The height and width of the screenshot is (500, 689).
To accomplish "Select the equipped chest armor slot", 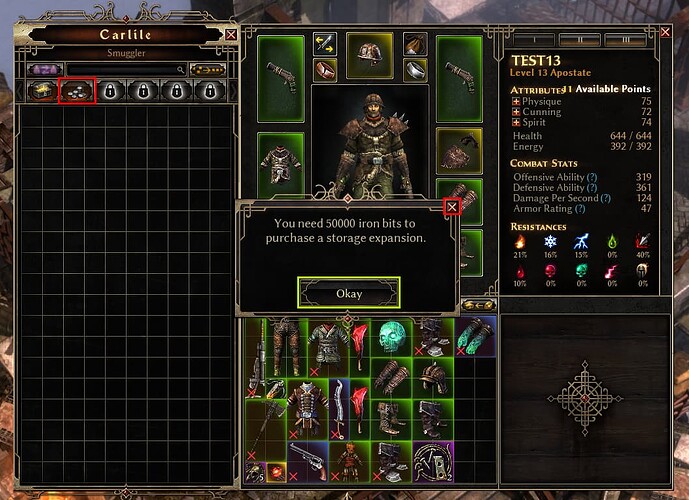I will click(x=280, y=158).
